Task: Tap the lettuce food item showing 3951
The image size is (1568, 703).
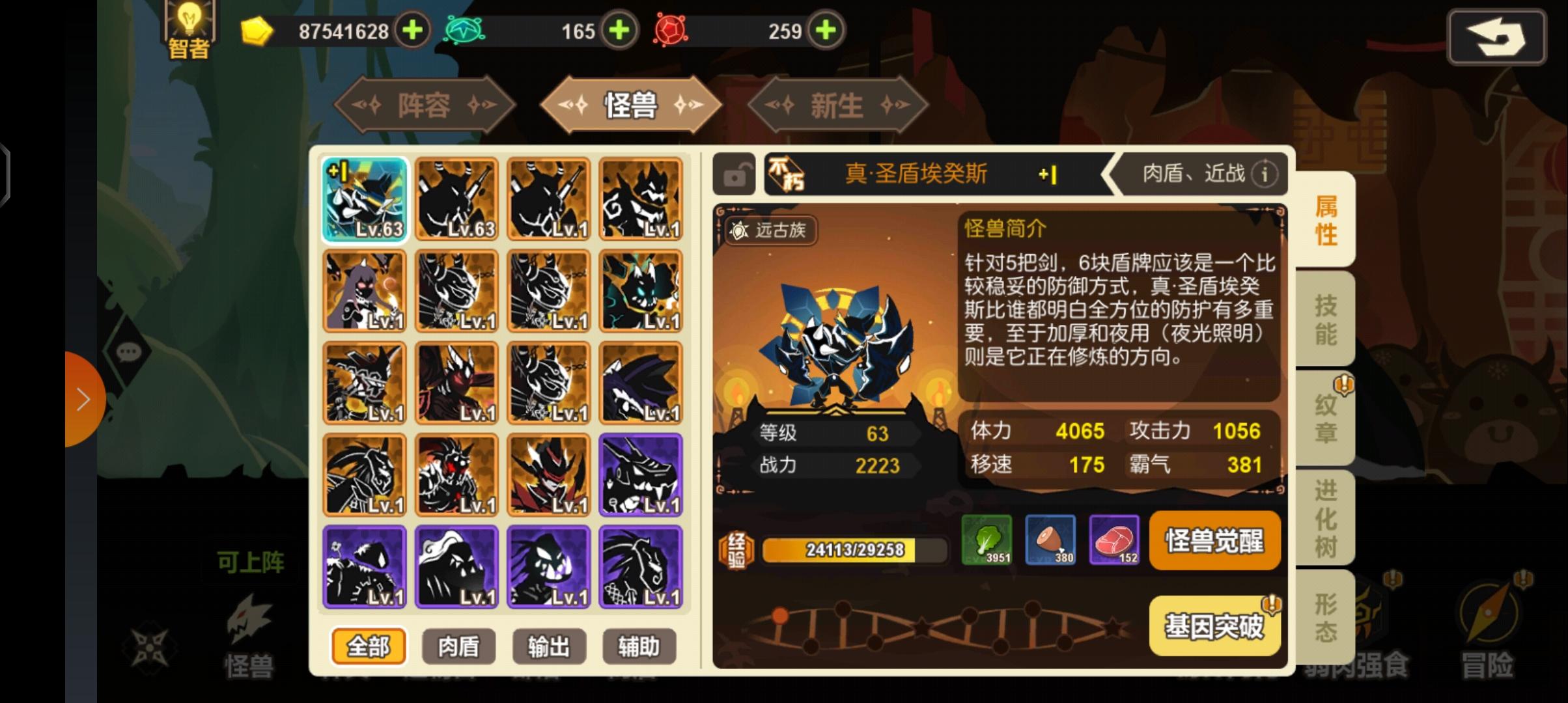Action: tap(985, 541)
